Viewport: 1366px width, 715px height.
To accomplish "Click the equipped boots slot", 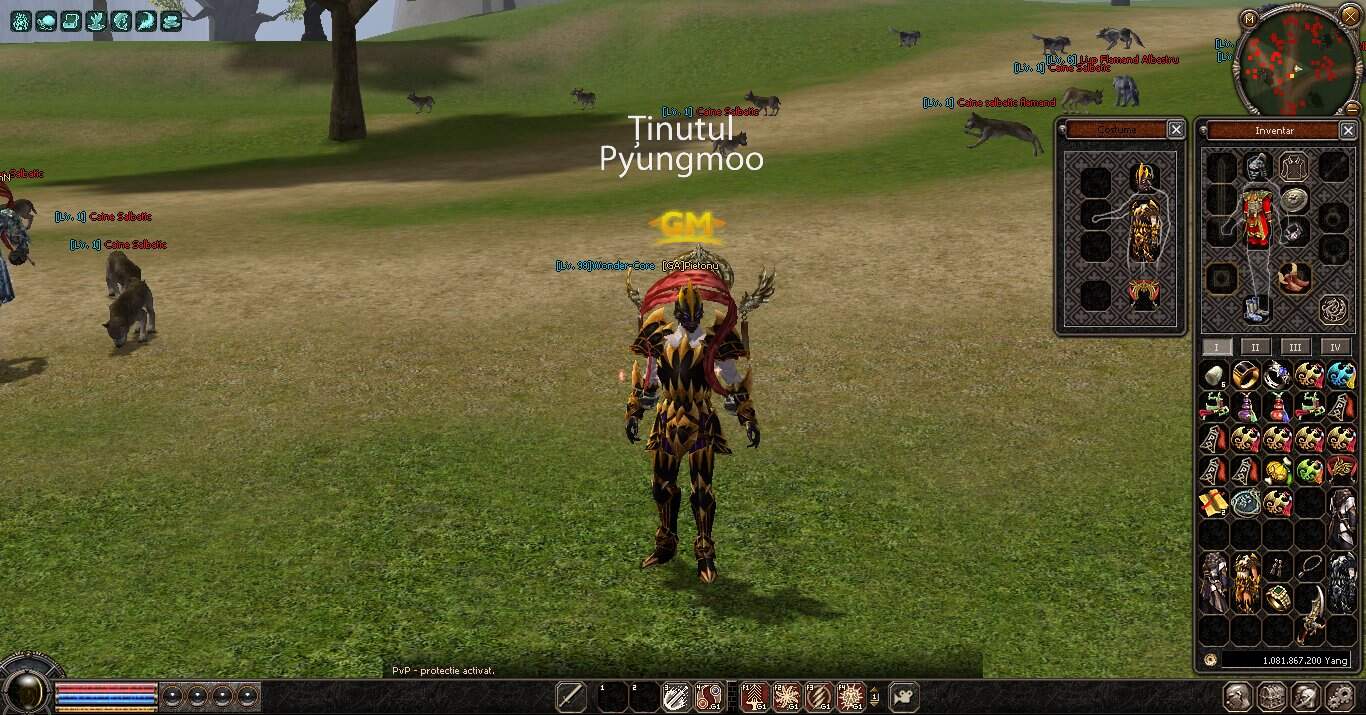I will click(1256, 308).
